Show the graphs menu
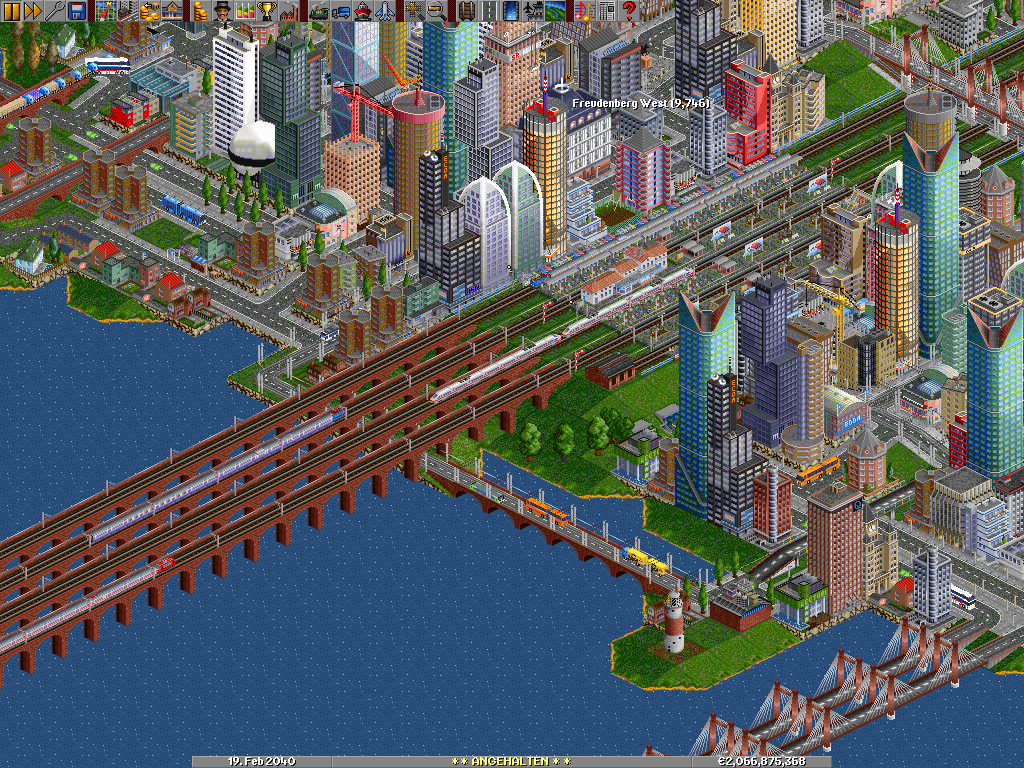 click(245, 11)
